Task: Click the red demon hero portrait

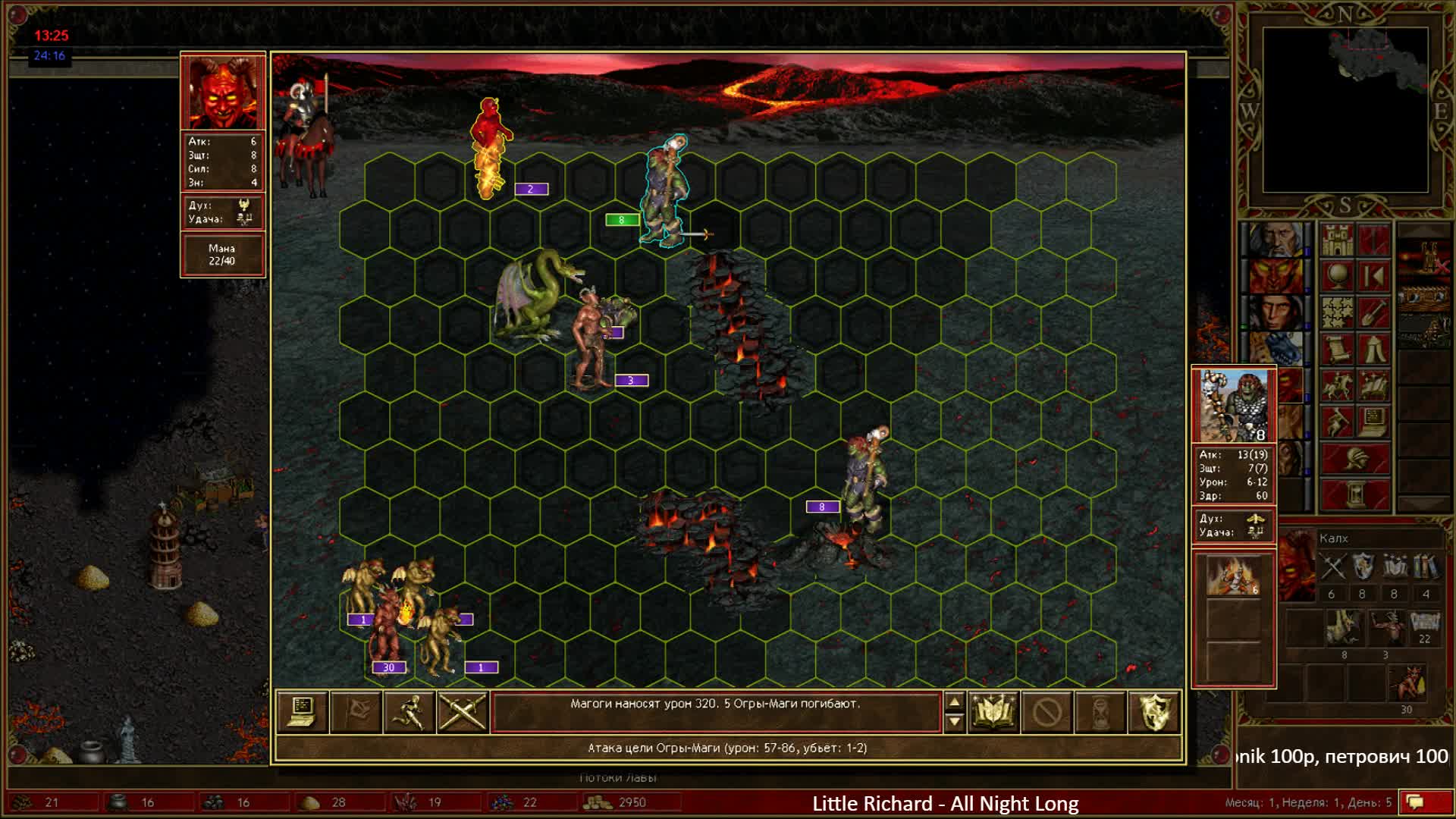Action: pos(222,93)
